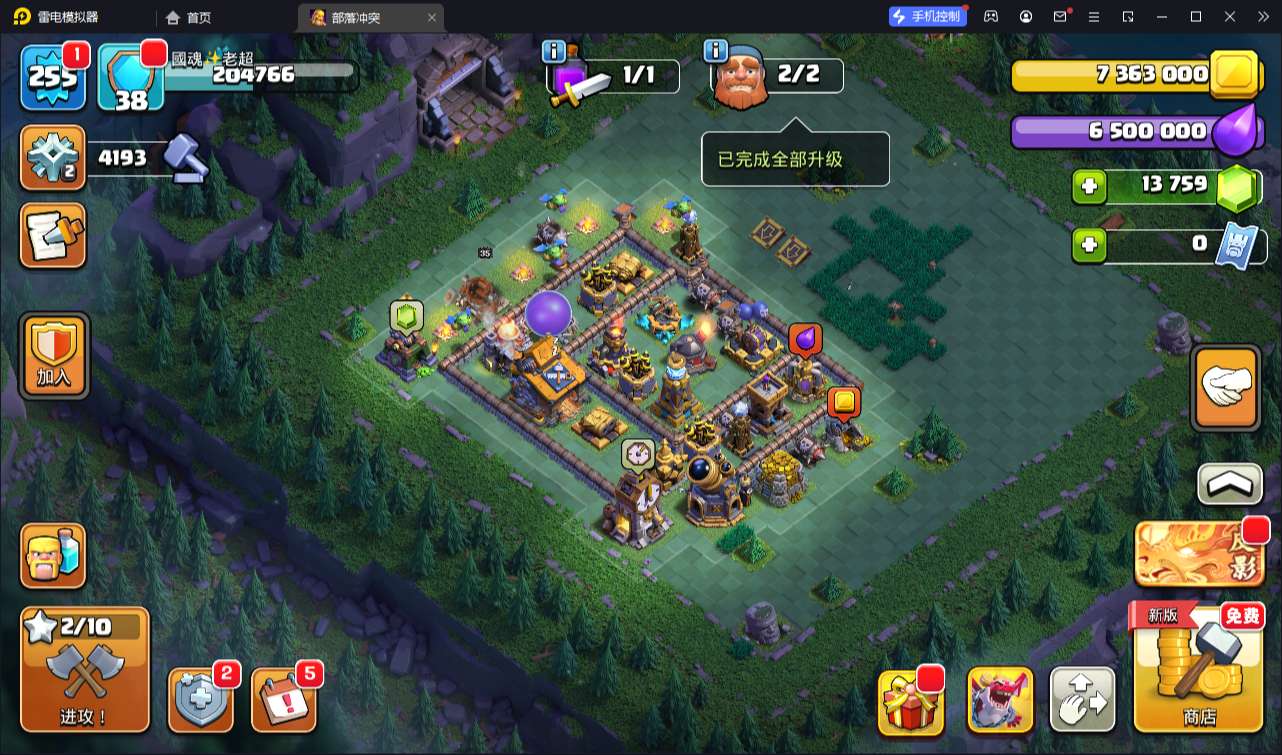This screenshot has width=1282, height=755.
Task: Close the 部落冲突 emulator tab
Action: [432, 17]
